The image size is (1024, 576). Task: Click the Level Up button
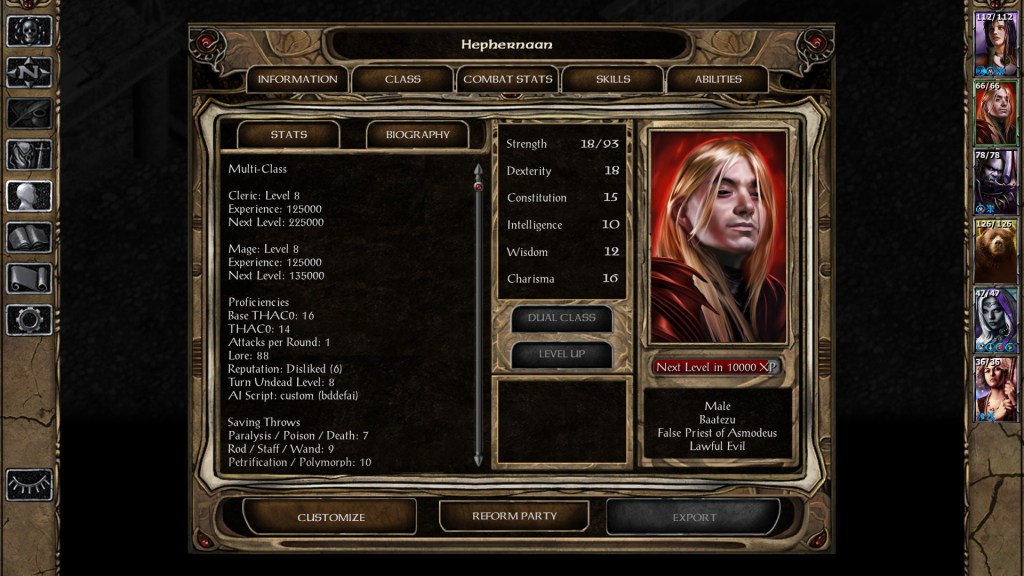click(561, 354)
